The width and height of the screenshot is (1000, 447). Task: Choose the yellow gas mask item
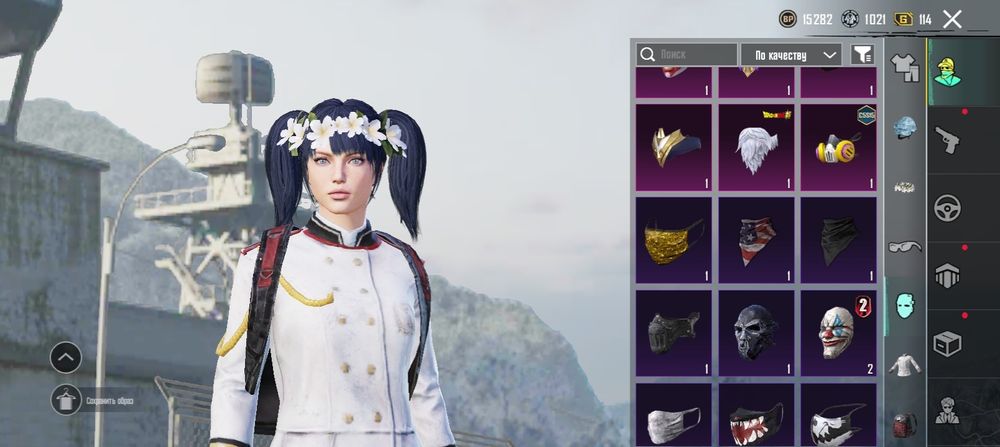[838, 146]
